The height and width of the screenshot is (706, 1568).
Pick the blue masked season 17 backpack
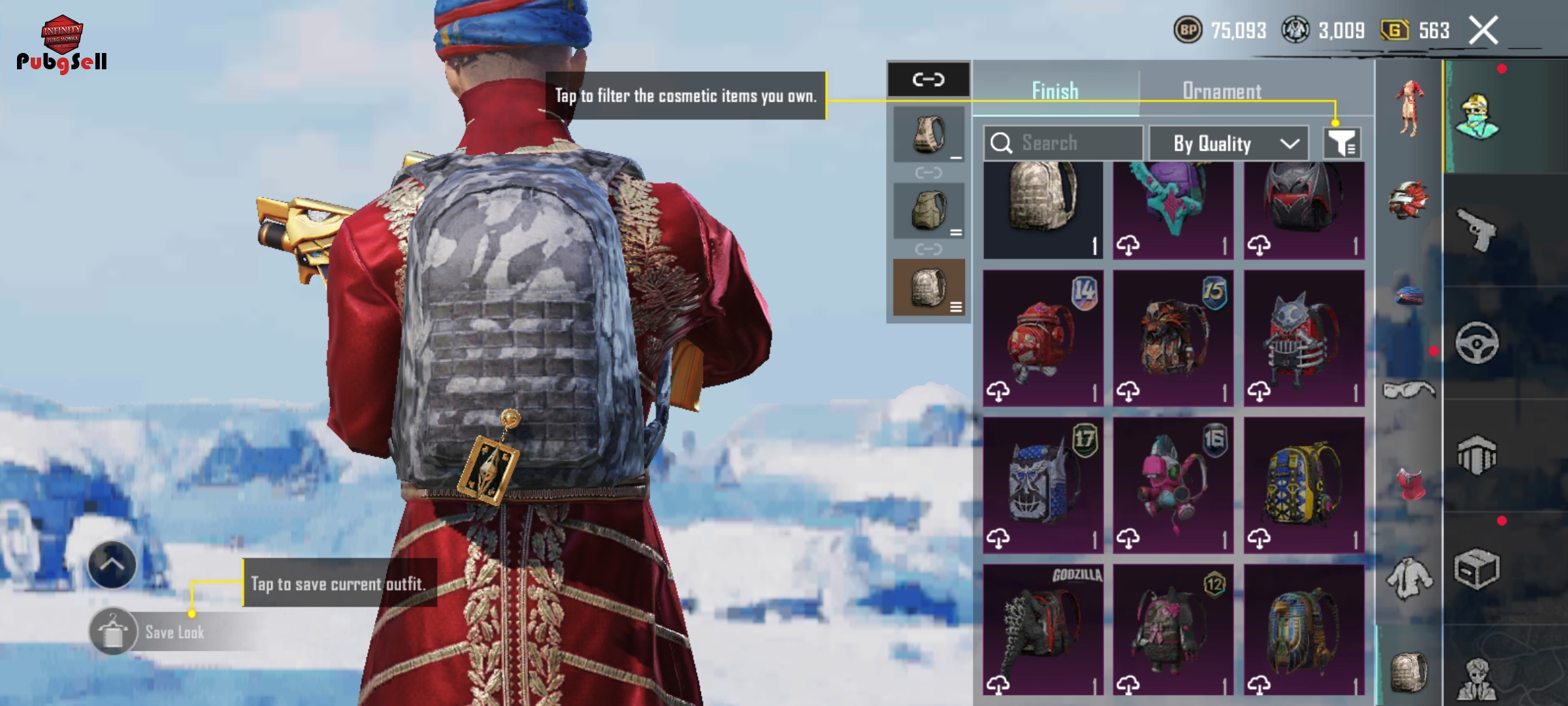click(x=1043, y=484)
